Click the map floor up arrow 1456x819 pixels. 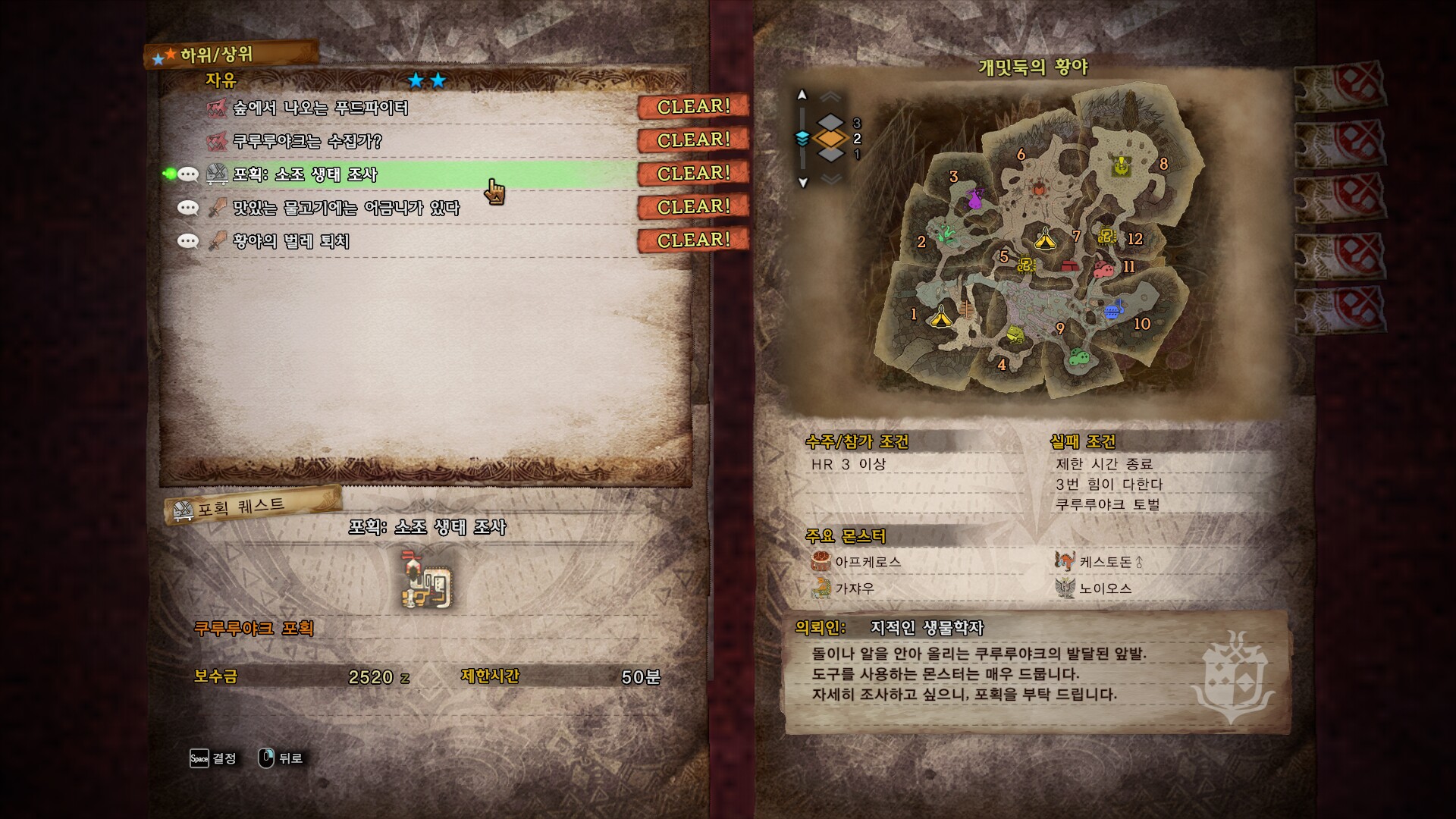pyautogui.click(x=802, y=96)
